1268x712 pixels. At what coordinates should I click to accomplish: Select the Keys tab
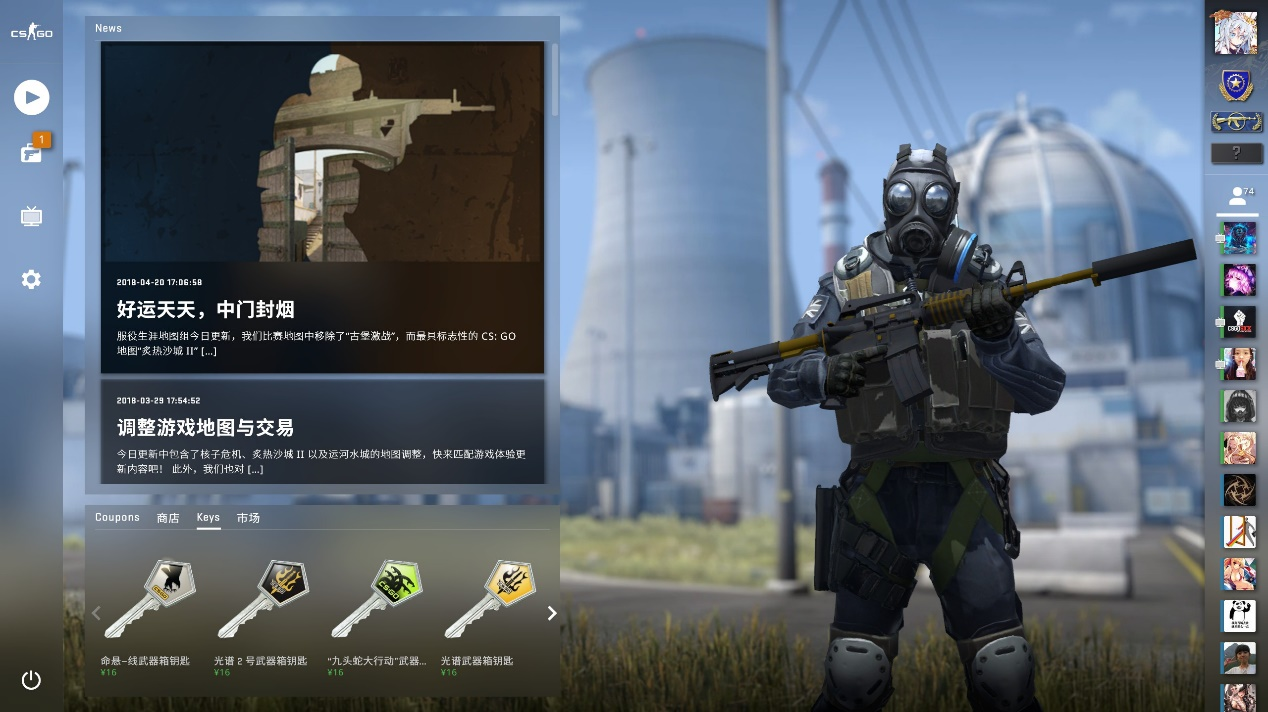(x=208, y=518)
